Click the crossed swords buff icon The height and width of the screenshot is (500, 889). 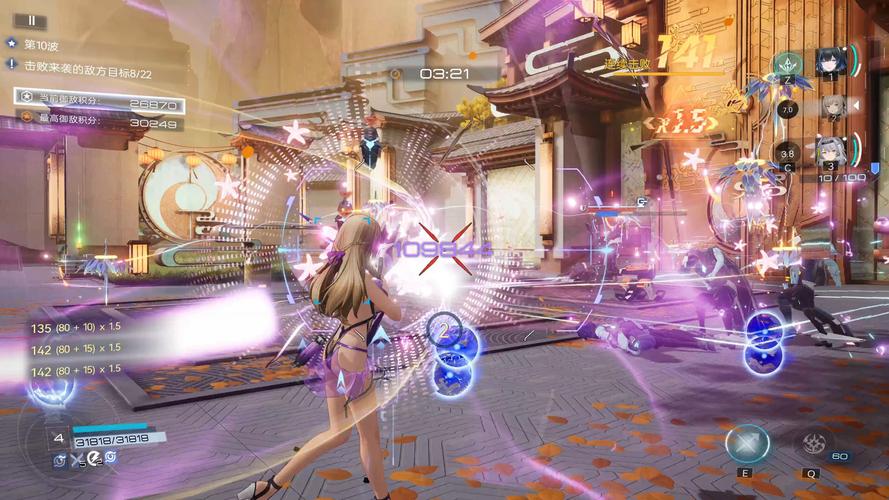tap(77, 459)
